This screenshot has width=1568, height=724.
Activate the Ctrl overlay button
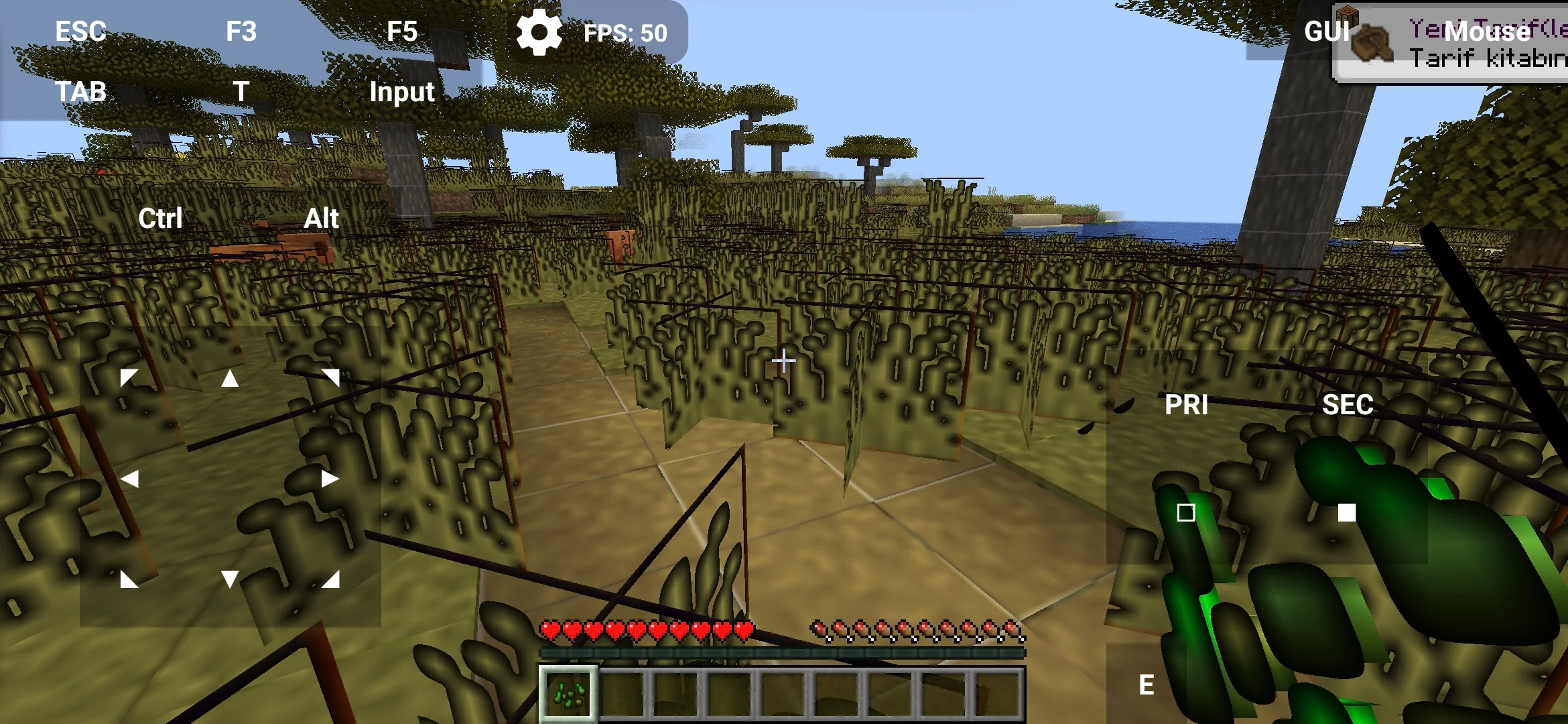point(160,219)
